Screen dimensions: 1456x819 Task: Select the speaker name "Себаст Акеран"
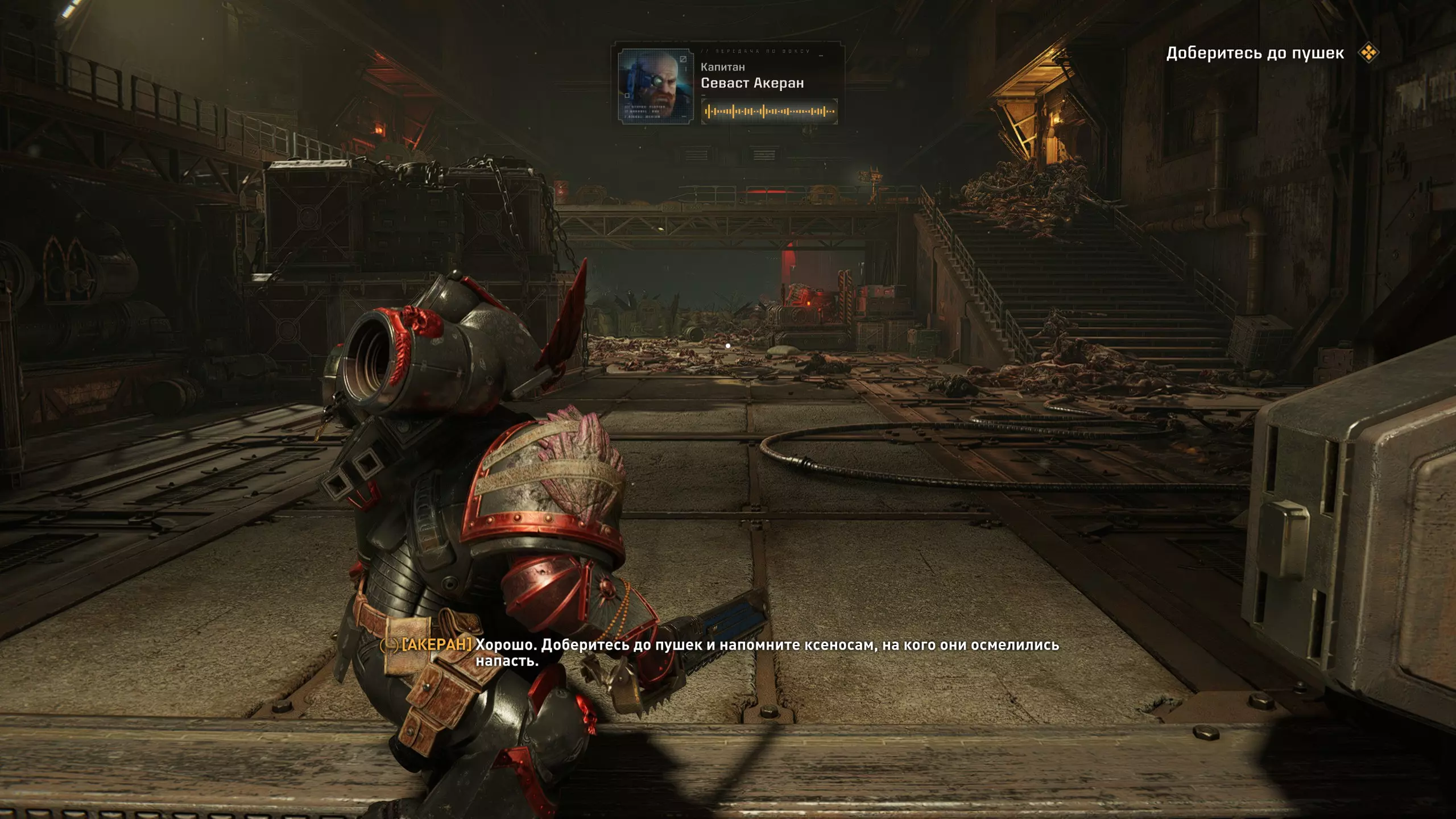pyautogui.click(x=752, y=83)
